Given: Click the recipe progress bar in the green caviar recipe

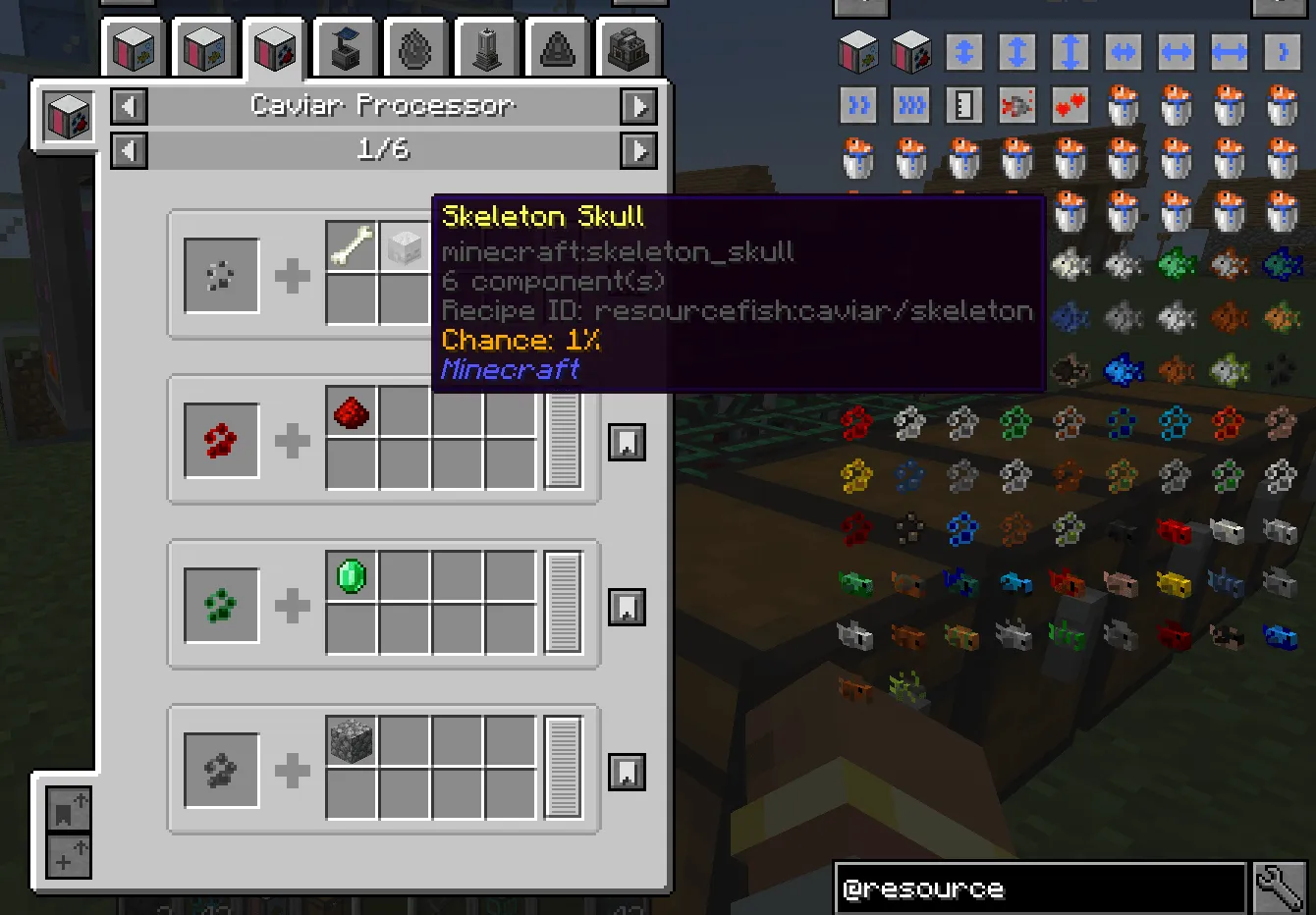Looking at the screenshot, I should (566, 606).
